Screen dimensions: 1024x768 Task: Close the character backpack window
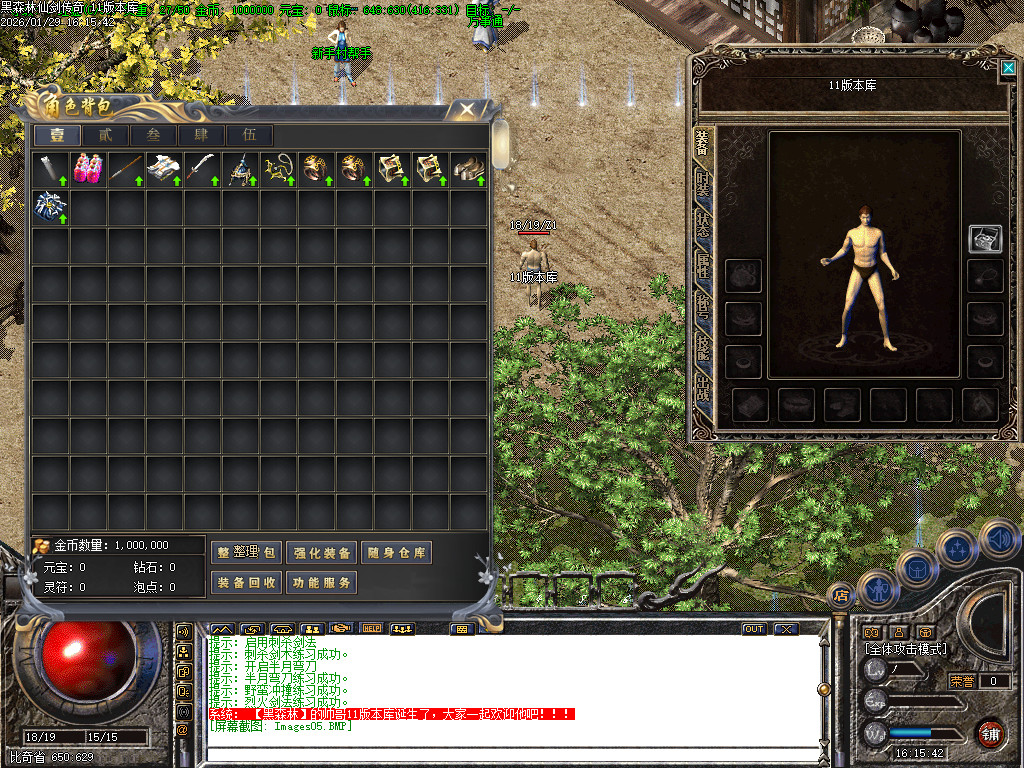click(465, 111)
